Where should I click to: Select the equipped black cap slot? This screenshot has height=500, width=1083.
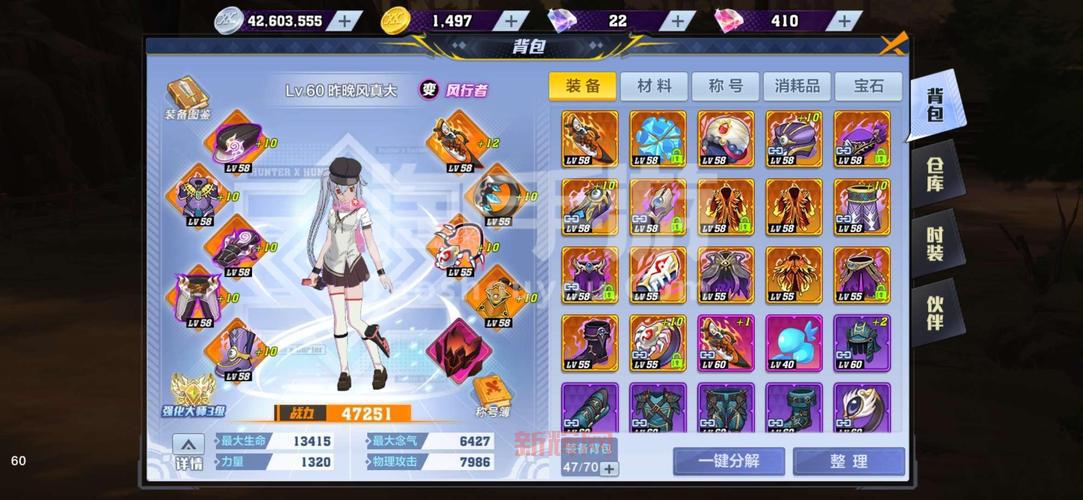[236, 140]
